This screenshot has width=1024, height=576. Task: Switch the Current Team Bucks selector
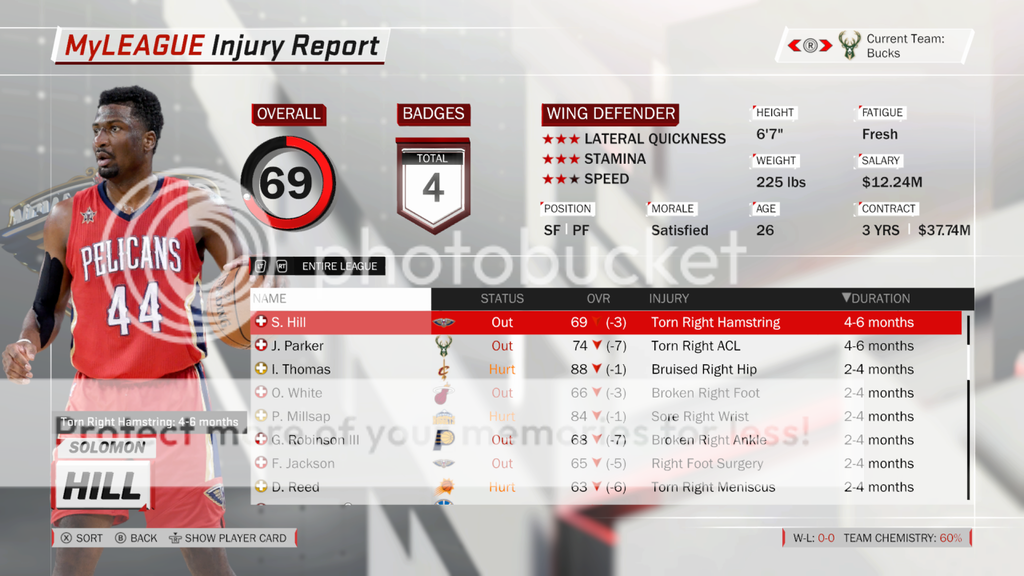click(811, 45)
